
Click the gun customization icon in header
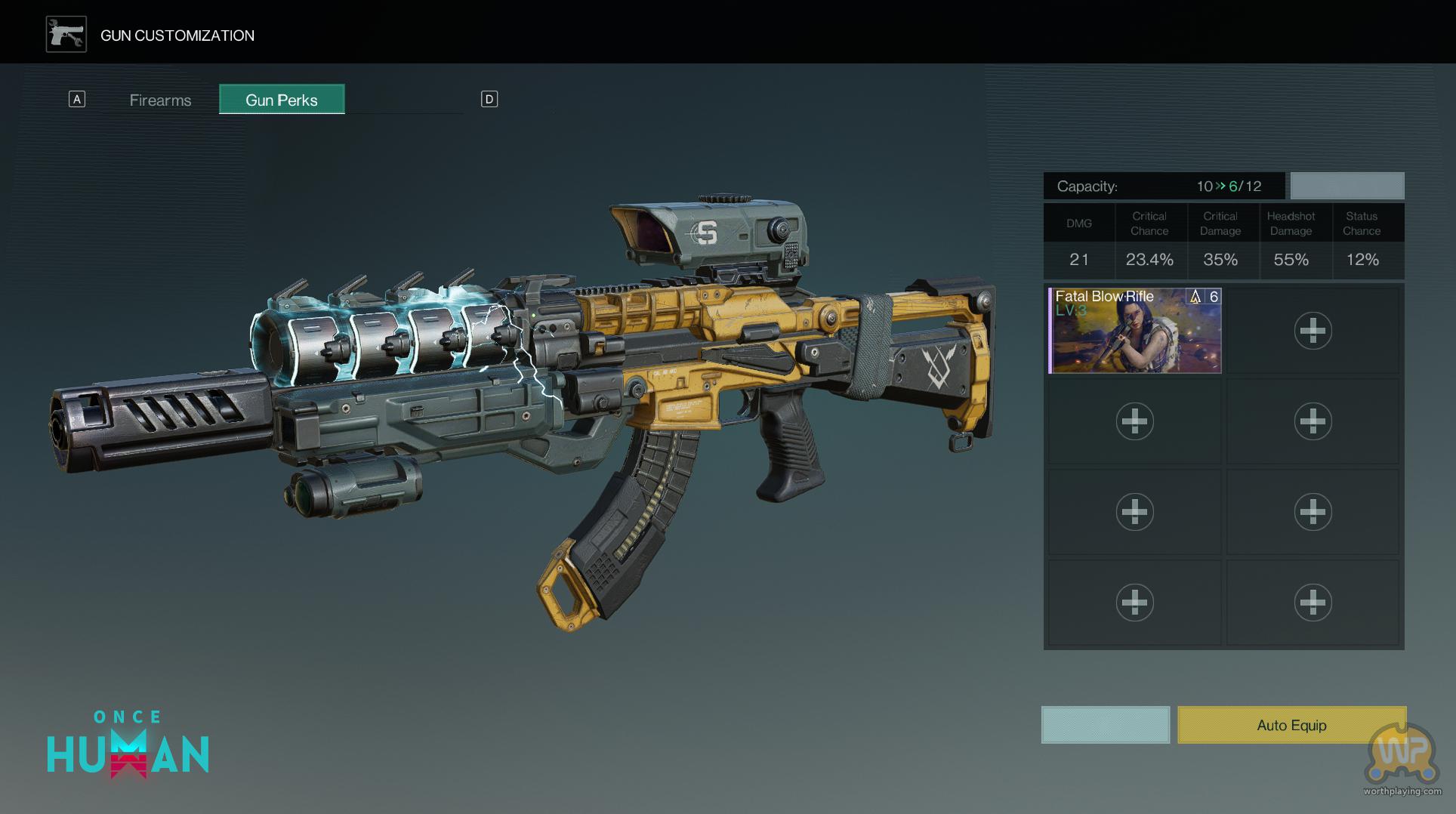[x=66, y=35]
